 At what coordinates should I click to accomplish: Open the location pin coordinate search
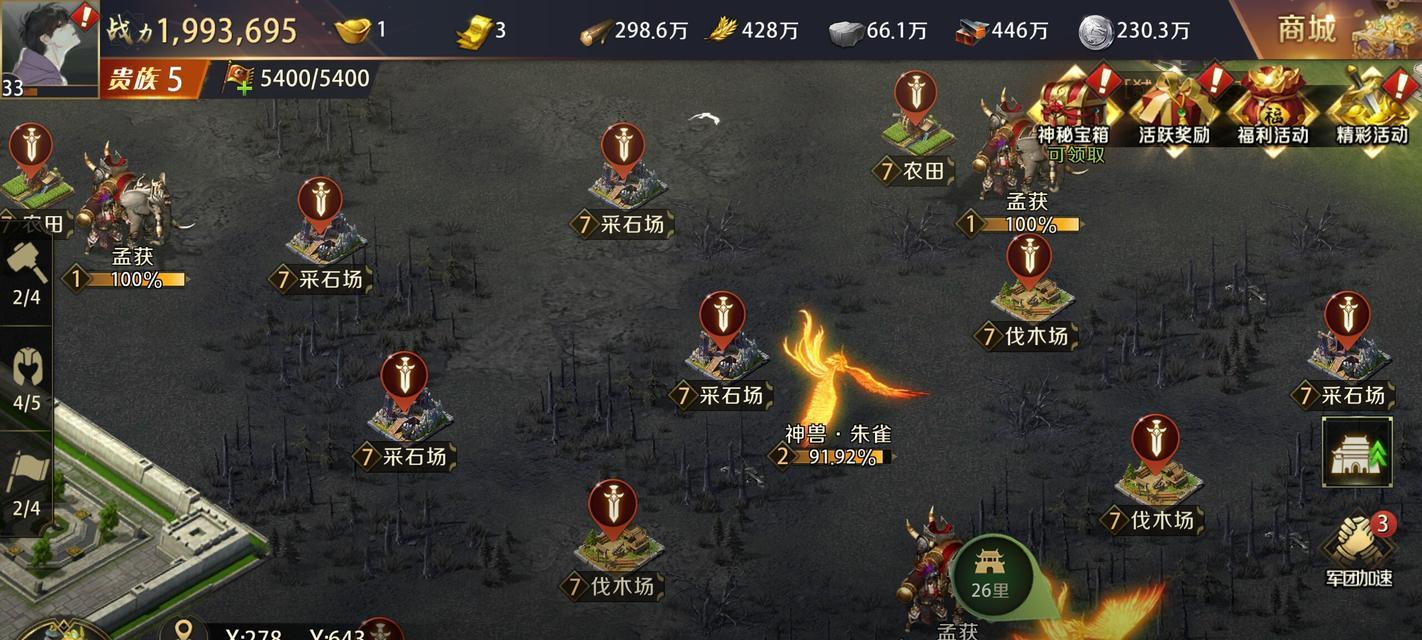click(x=184, y=629)
